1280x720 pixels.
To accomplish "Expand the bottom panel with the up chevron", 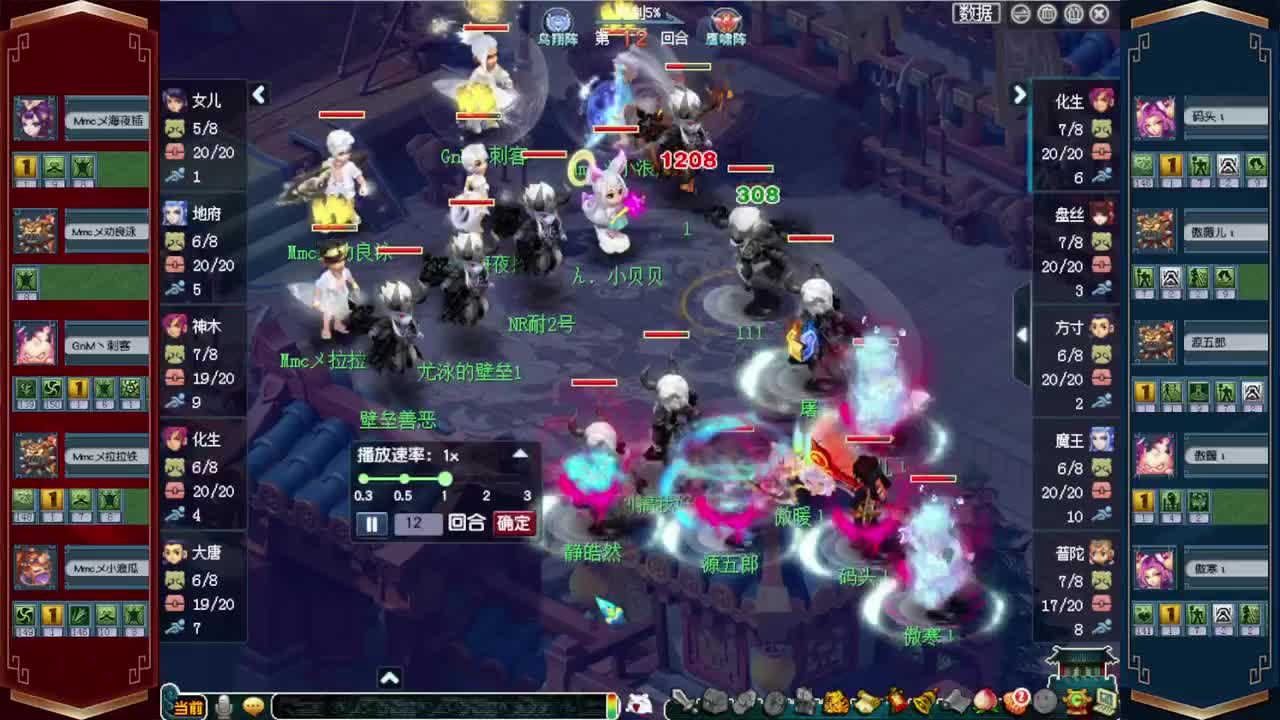I will (x=389, y=677).
